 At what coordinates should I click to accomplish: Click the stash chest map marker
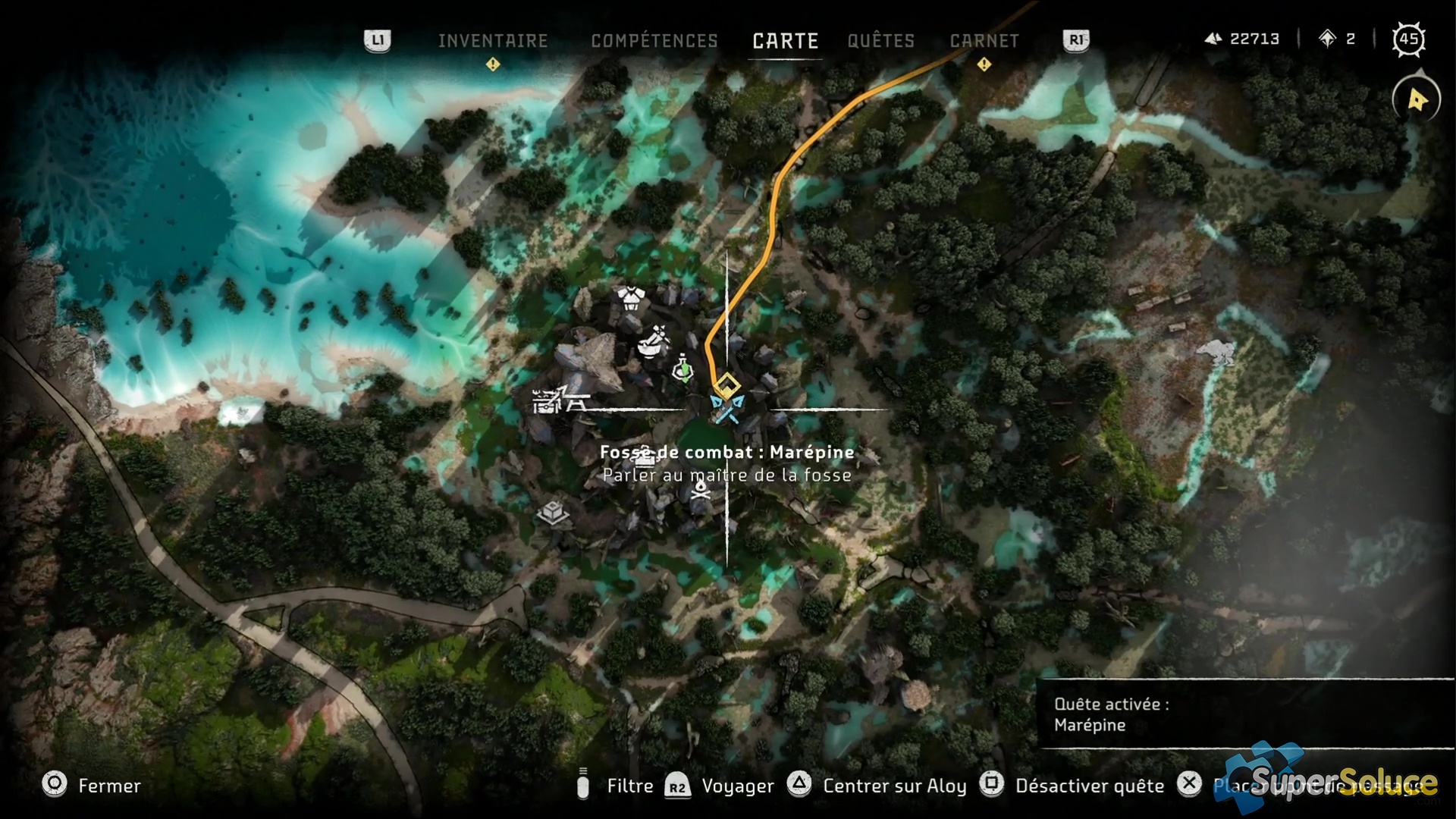[x=644, y=457]
